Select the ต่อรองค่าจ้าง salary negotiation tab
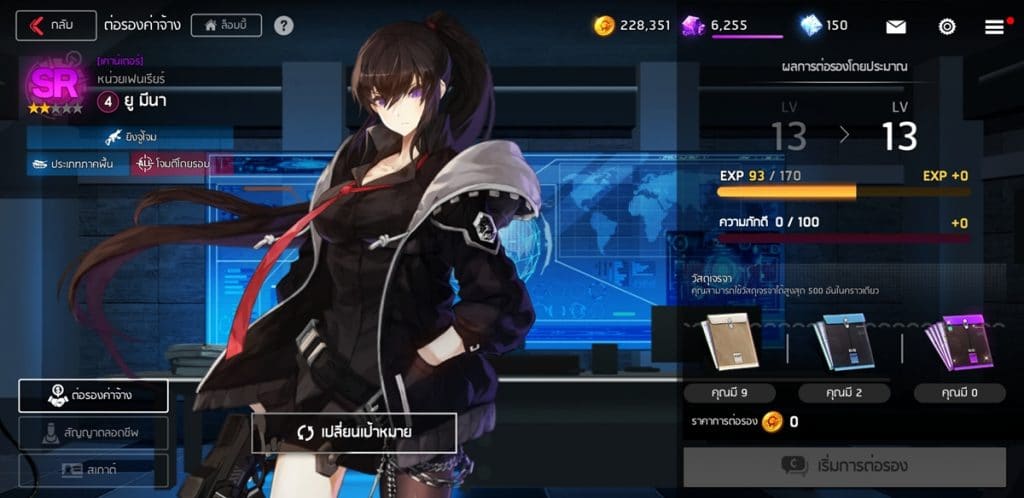 [x=93, y=396]
